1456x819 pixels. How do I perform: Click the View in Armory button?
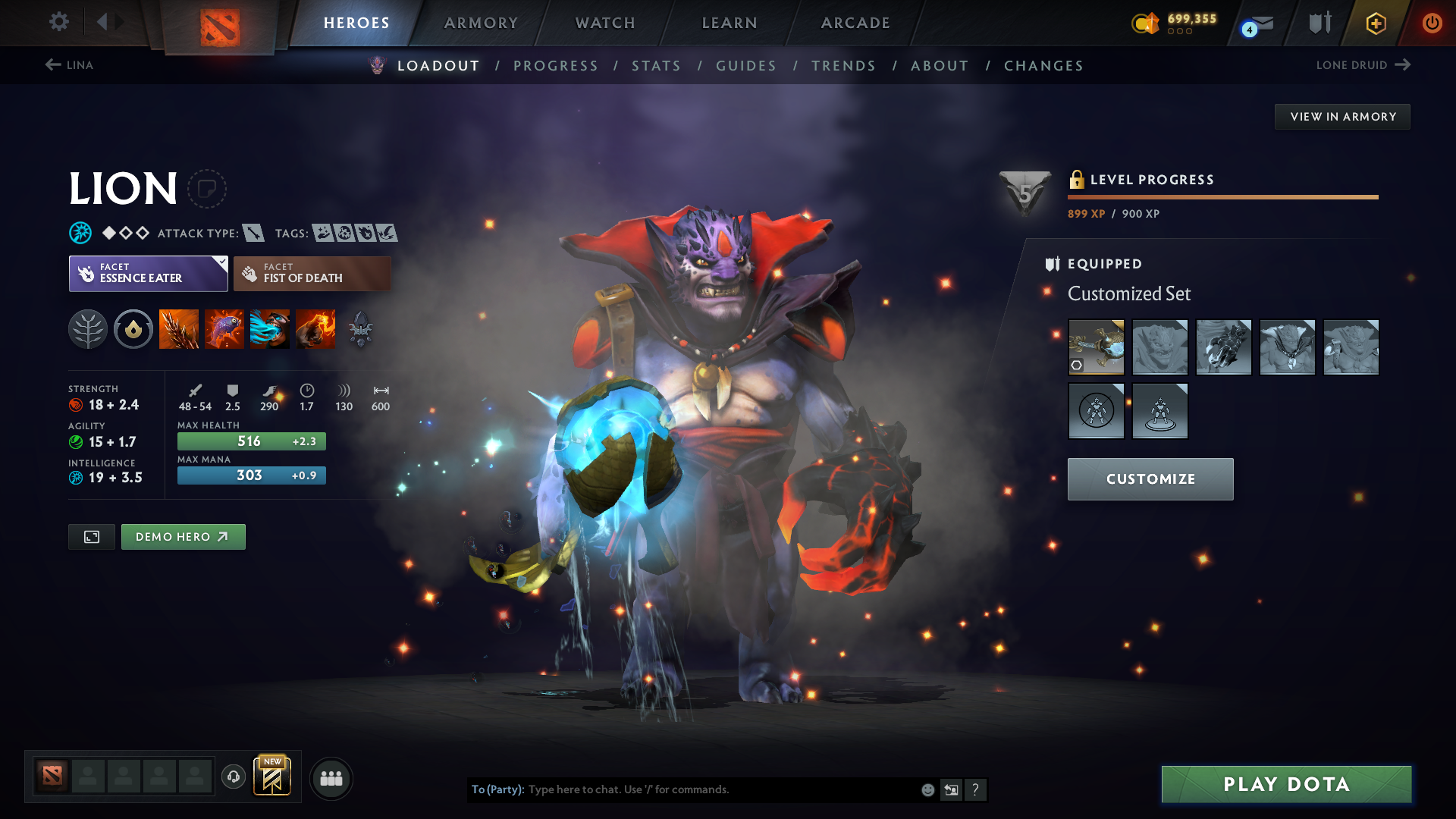pyautogui.click(x=1342, y=117)
